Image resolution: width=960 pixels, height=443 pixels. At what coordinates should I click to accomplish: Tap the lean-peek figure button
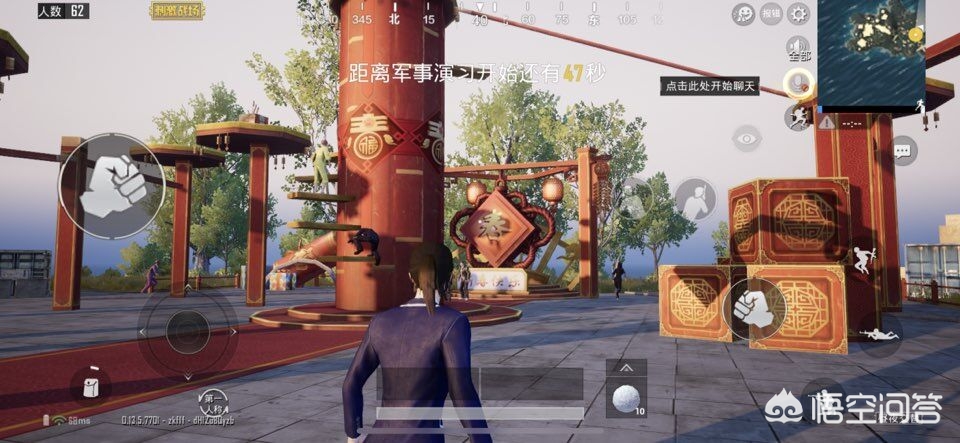(x=694, y=199)
